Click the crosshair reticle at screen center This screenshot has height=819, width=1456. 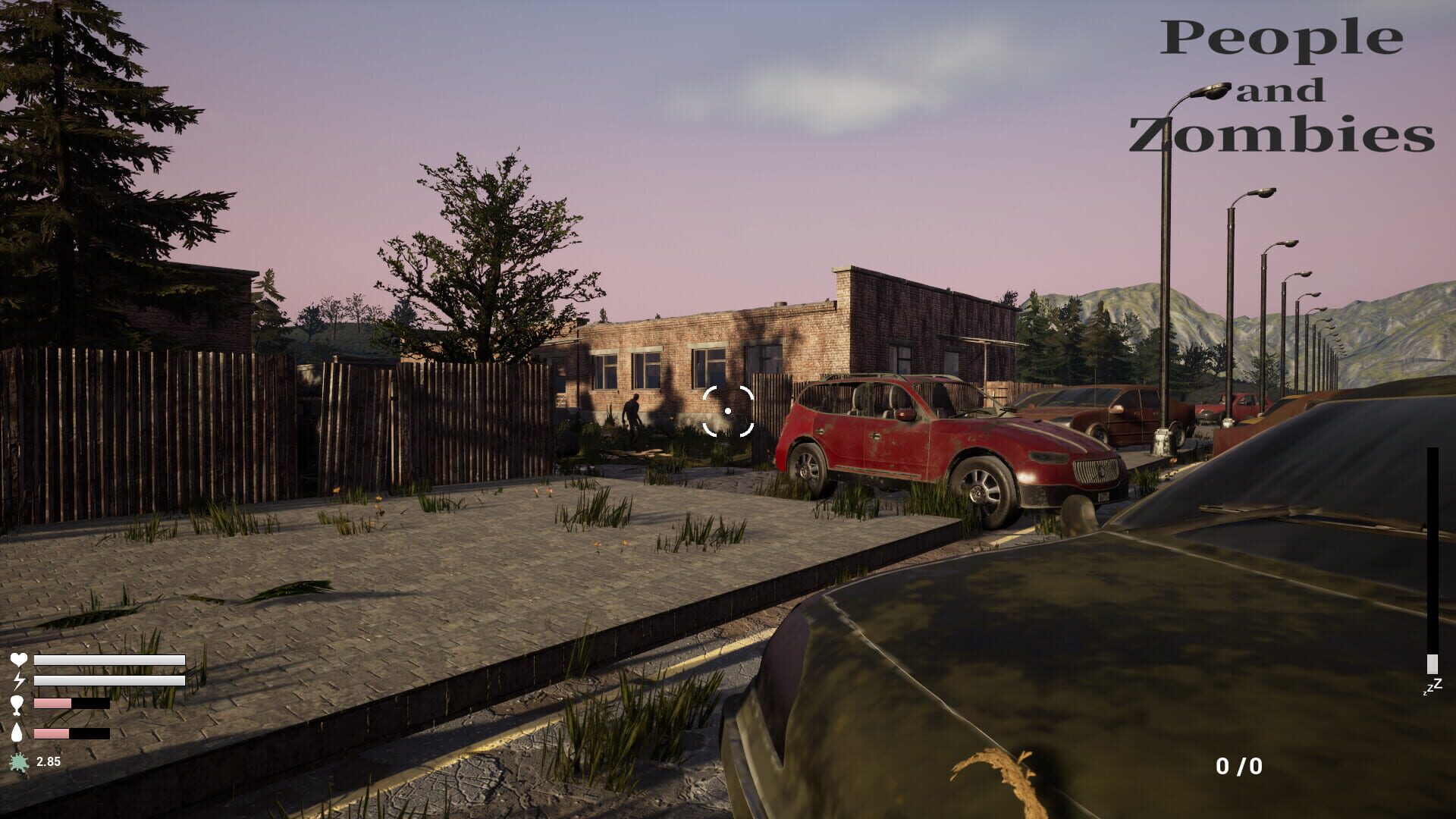pyautogui.click(x=728, y=409)
